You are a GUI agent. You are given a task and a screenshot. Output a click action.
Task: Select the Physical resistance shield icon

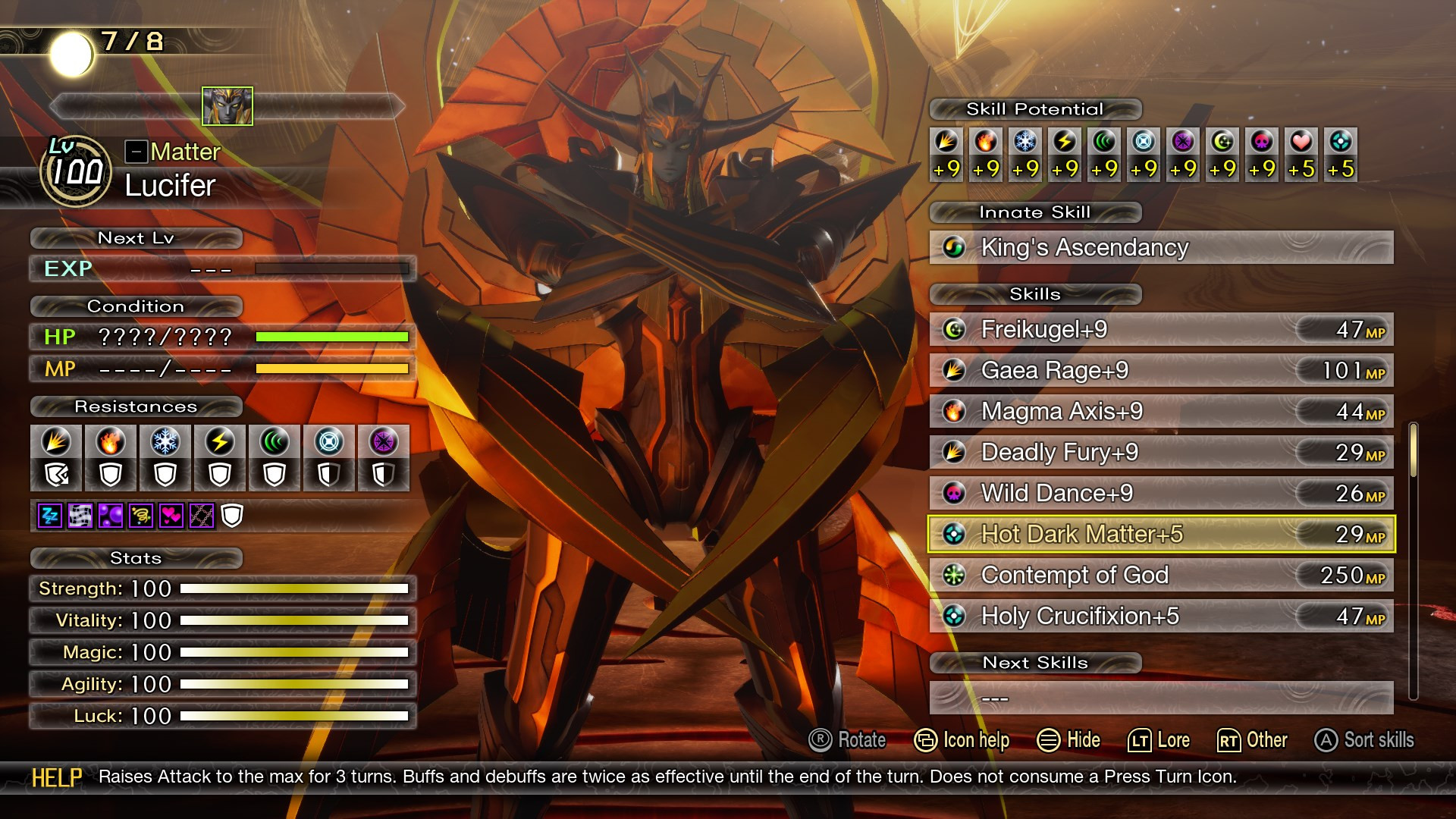click(55, 458)
